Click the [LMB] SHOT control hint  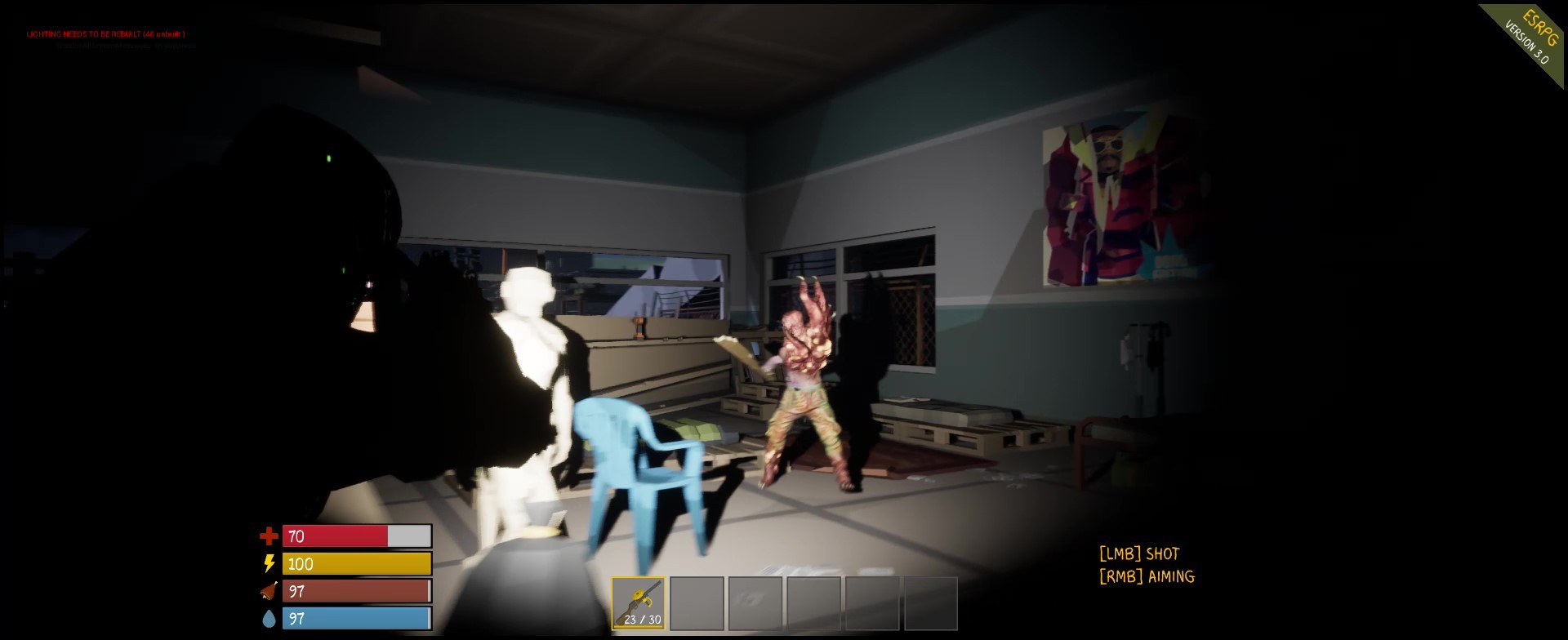(x=1139, y=553)
